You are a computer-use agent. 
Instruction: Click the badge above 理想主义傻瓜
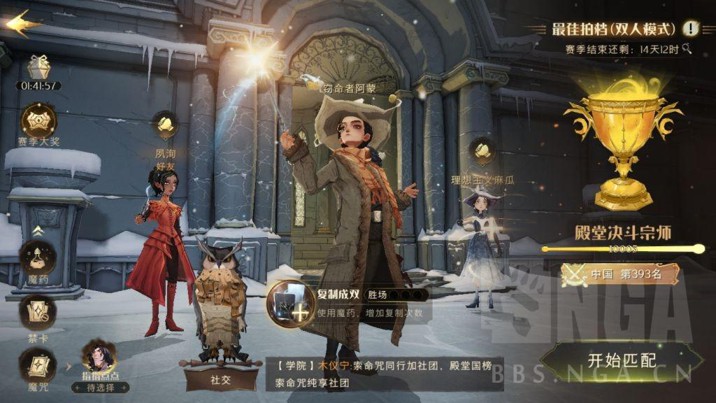[482, 151]
